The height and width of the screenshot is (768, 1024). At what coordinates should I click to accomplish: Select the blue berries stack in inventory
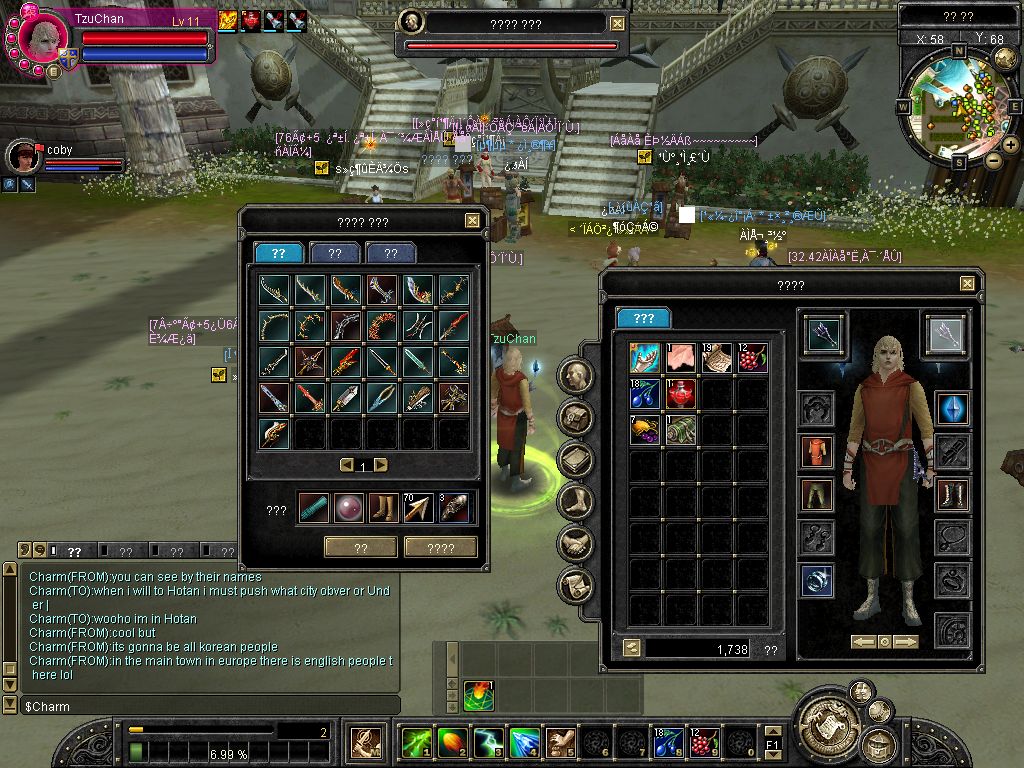[x=645, y=394]
